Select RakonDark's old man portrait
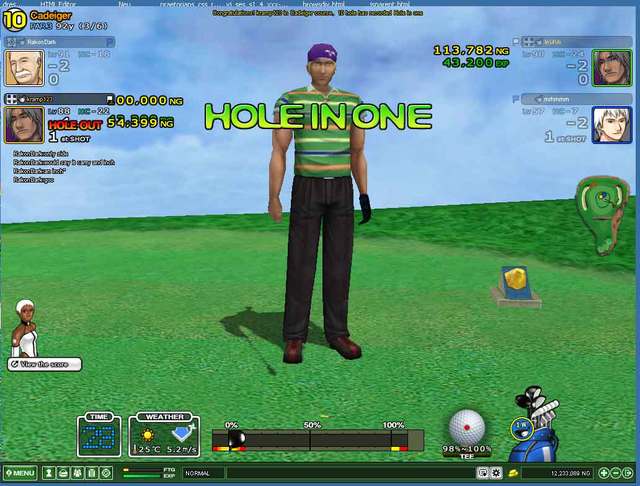 (x=24, y=68)
